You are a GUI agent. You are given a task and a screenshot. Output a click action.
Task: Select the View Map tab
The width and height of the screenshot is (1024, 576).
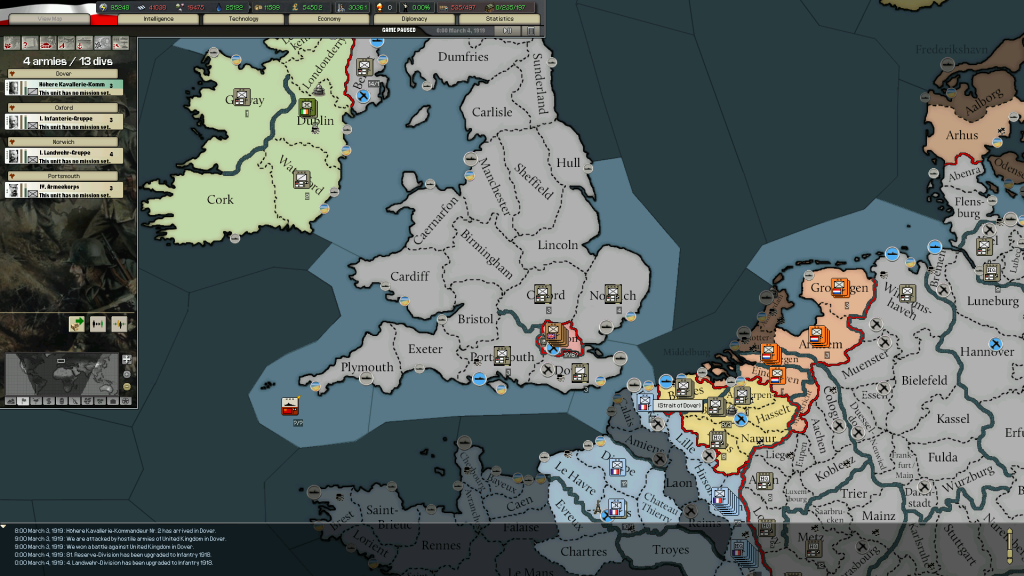pyautogui.click(x=49, y=19)
